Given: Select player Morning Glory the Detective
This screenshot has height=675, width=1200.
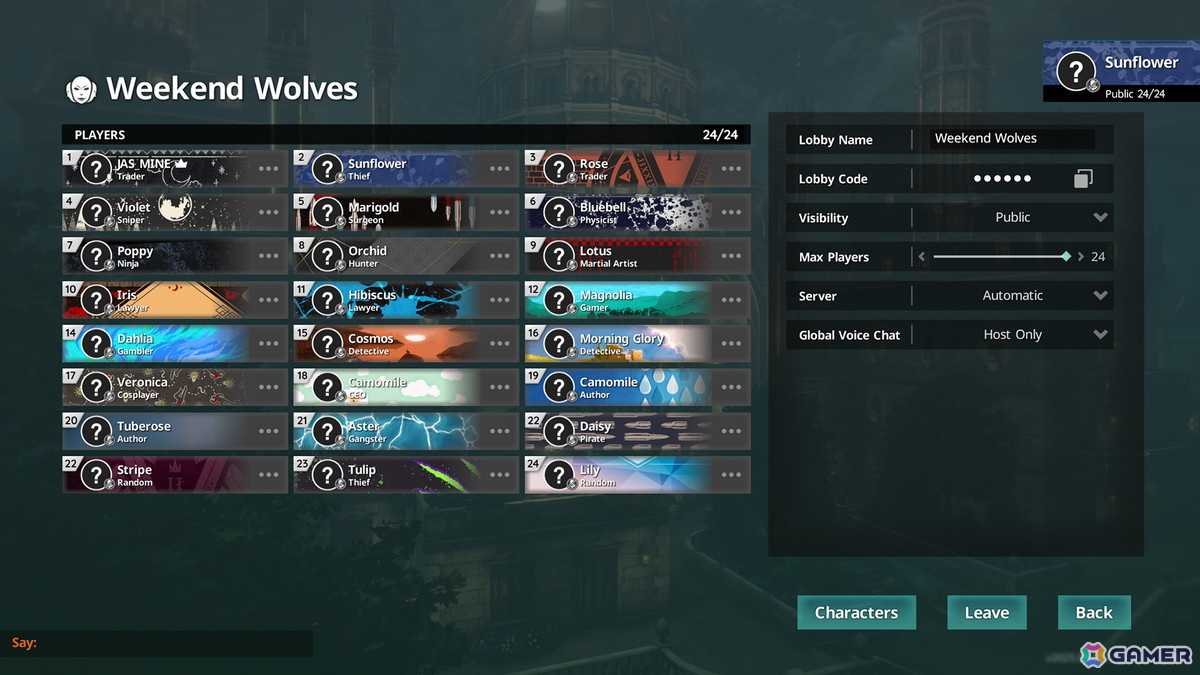Looking at the screenshot, I should click(620, 344).
